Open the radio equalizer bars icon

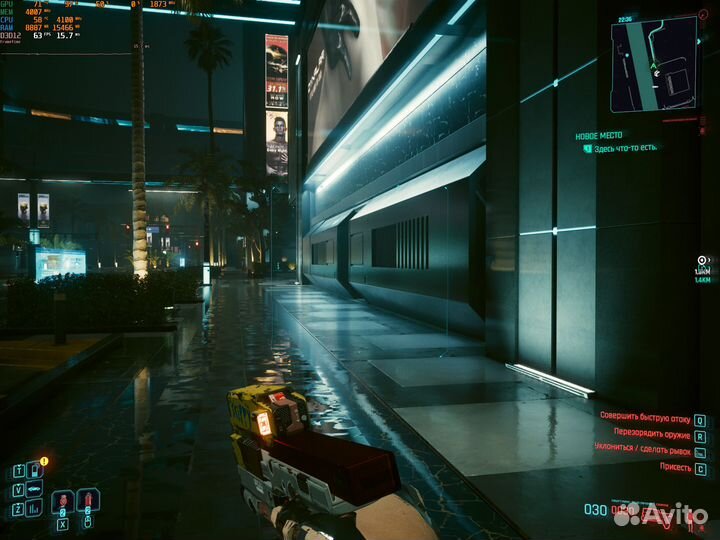pyautogui.click(x=34, y=508)
